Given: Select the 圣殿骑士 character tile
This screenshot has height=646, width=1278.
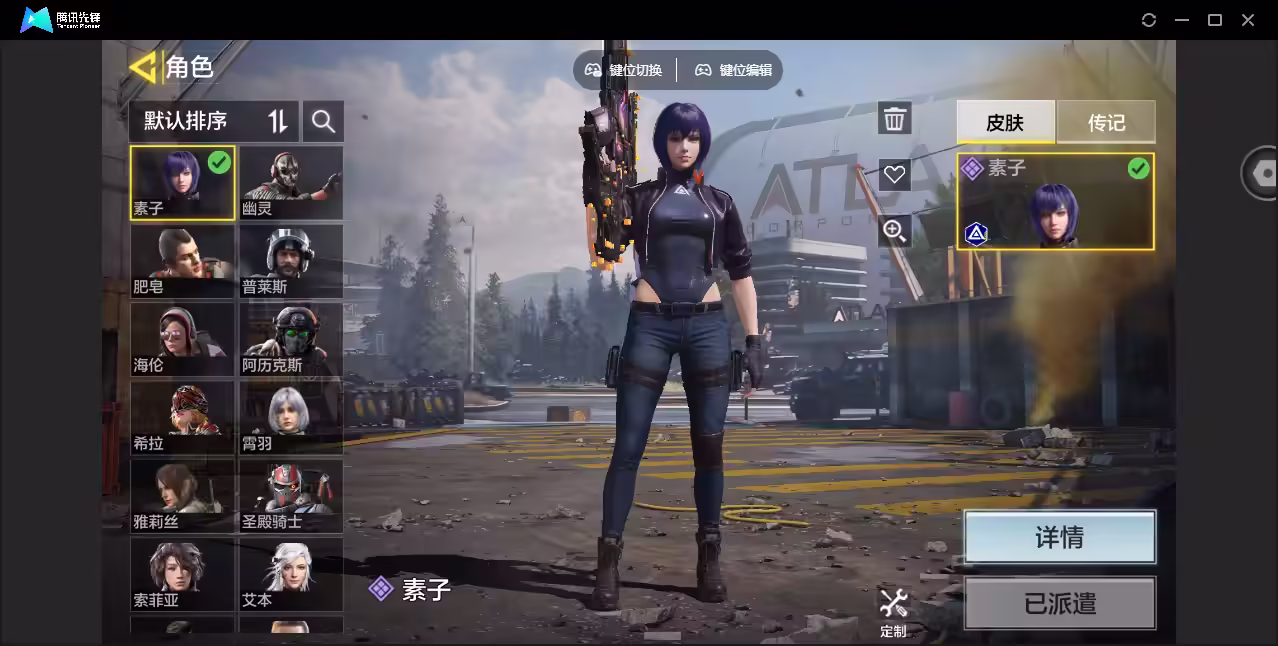Looking at the screenshot, I should [291, 495].
